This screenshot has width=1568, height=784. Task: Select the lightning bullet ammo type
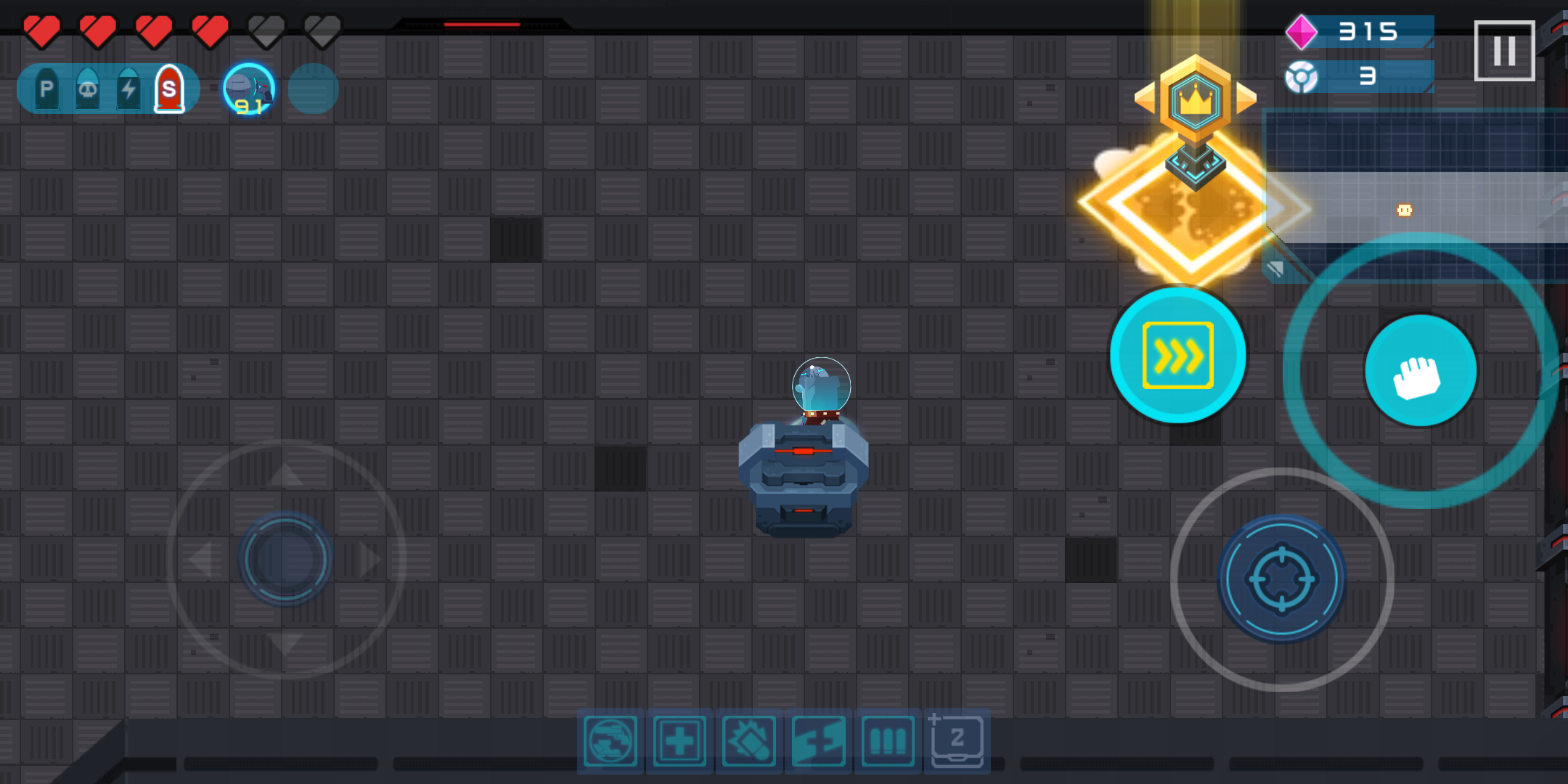tap(128, 88)
